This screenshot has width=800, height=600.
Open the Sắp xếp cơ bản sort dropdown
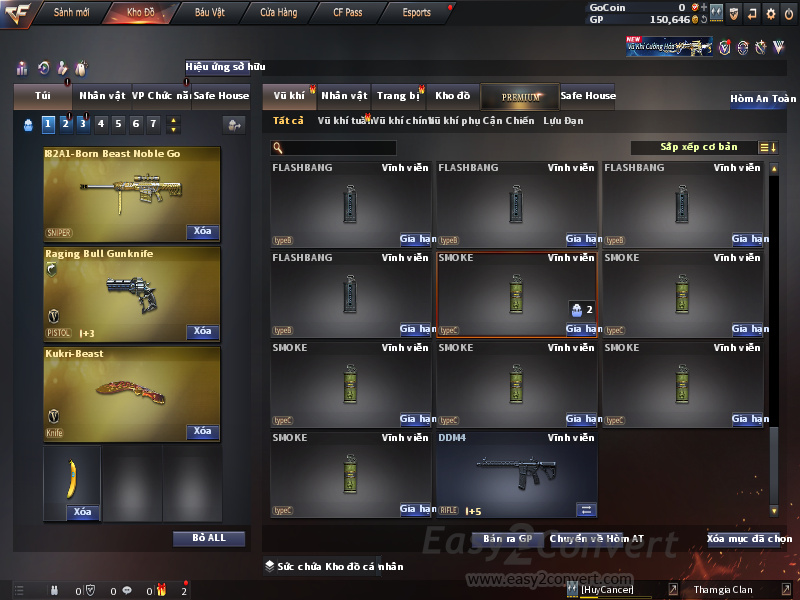696,147
